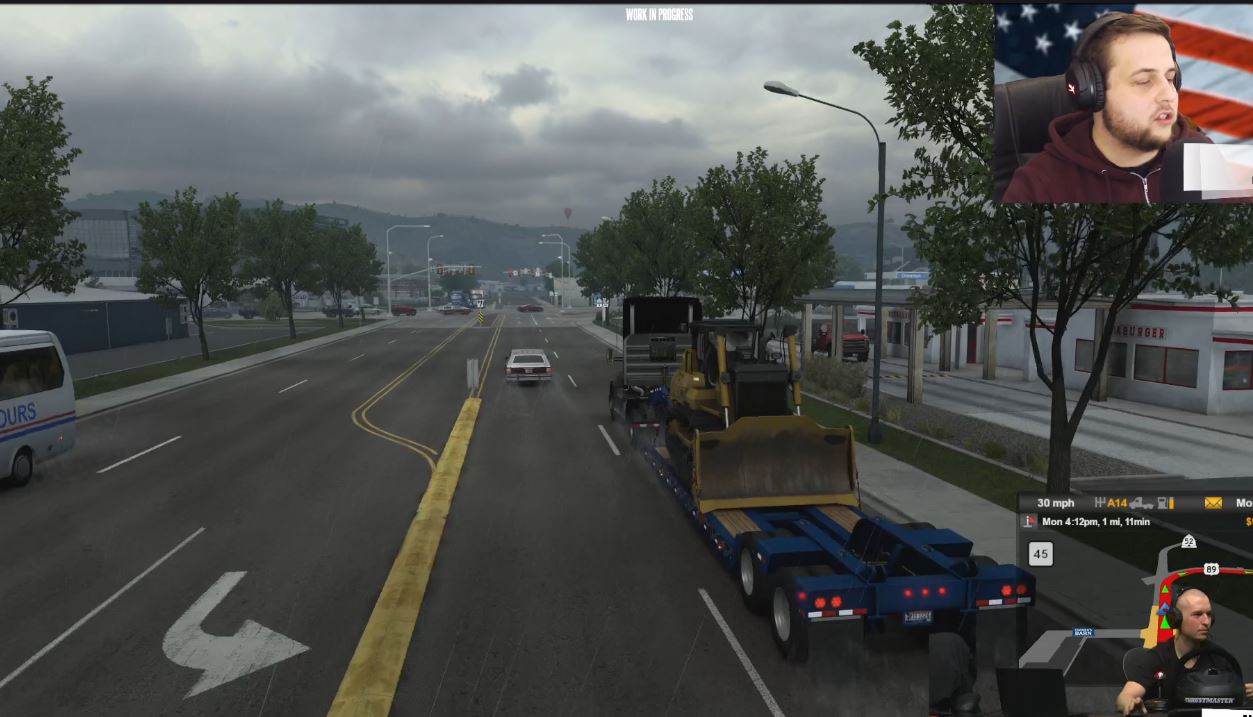The image size is (1253, 717).
Task: Select the Route 52 marker on map
Action: pyautogui.click(x=1188, y=541)
